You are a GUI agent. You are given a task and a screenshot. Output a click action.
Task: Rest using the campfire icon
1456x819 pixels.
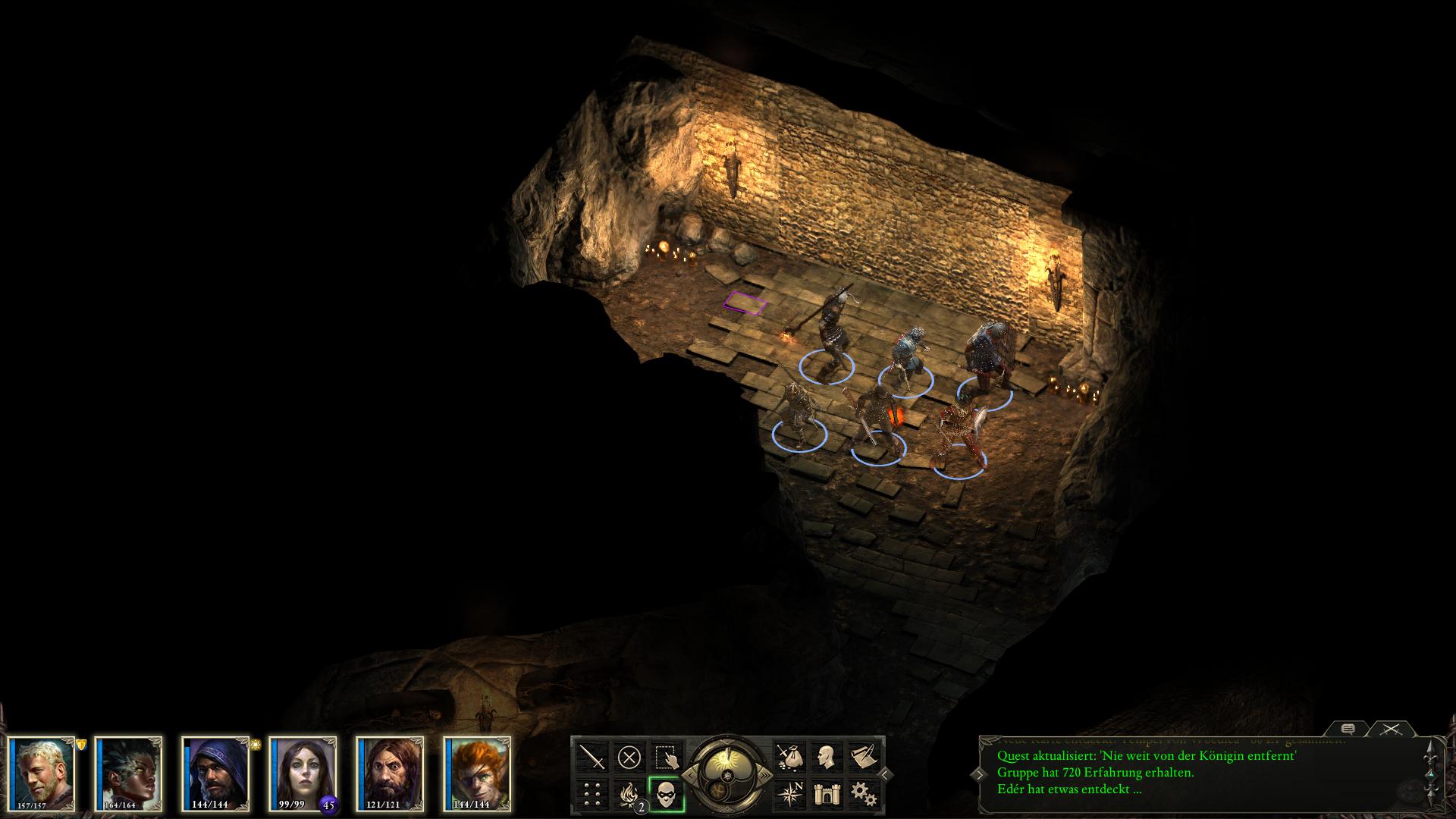click(629, 794)
